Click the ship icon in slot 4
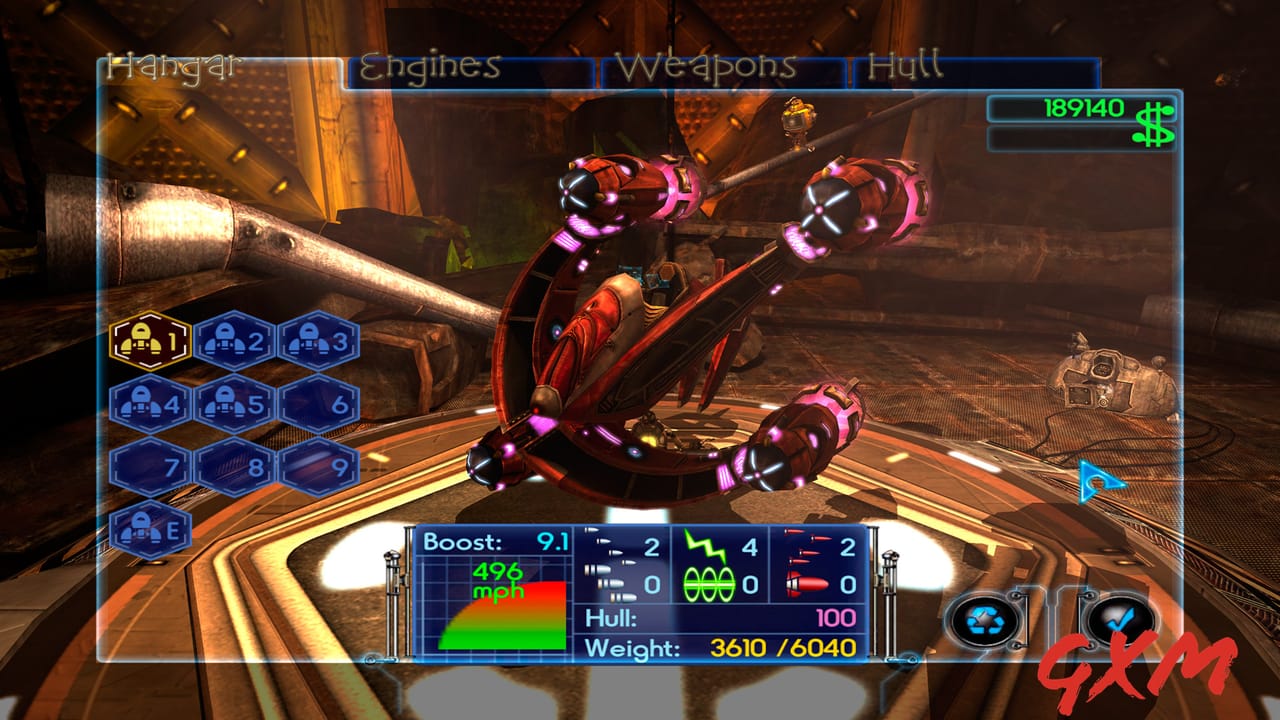 147,404
